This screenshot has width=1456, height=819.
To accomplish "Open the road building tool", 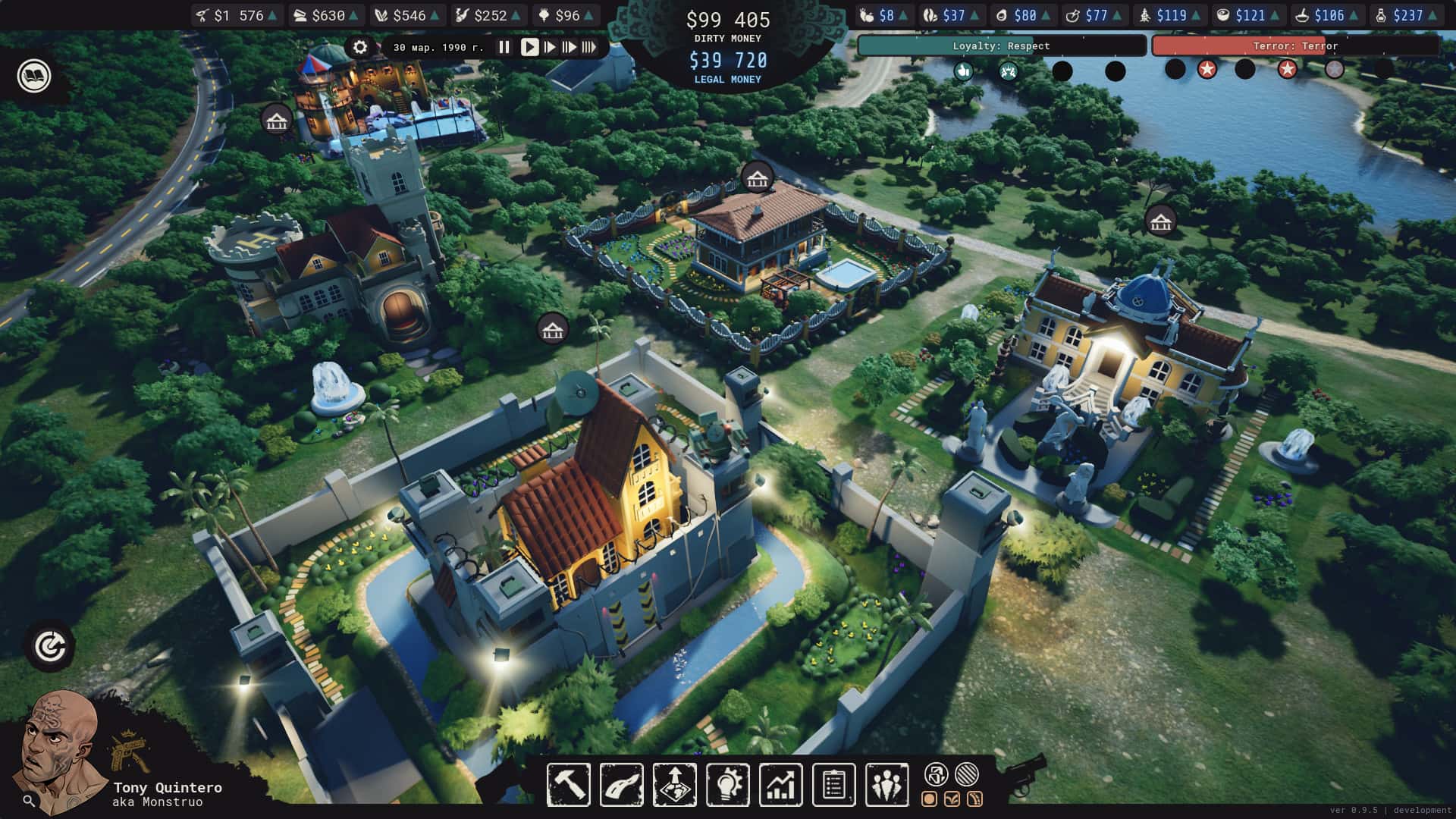I will (x=620, y=785).
